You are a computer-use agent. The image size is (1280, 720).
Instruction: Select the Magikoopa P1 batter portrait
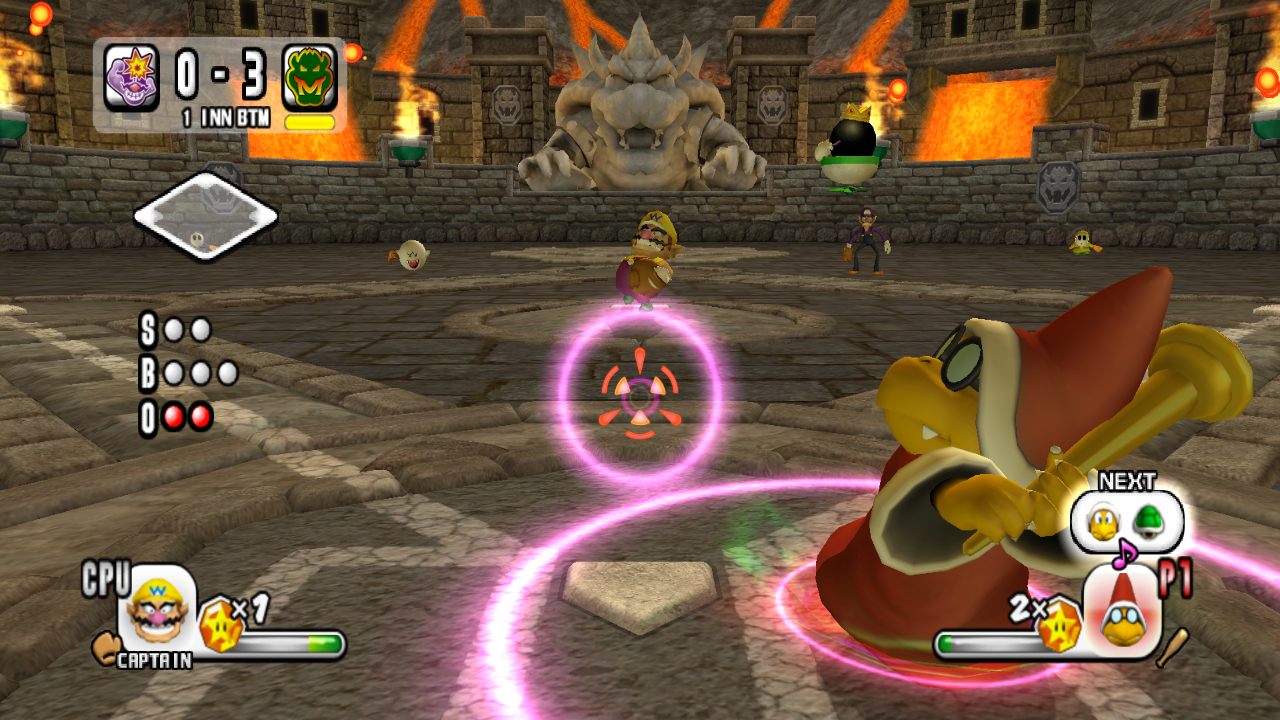pos(1122,610)
